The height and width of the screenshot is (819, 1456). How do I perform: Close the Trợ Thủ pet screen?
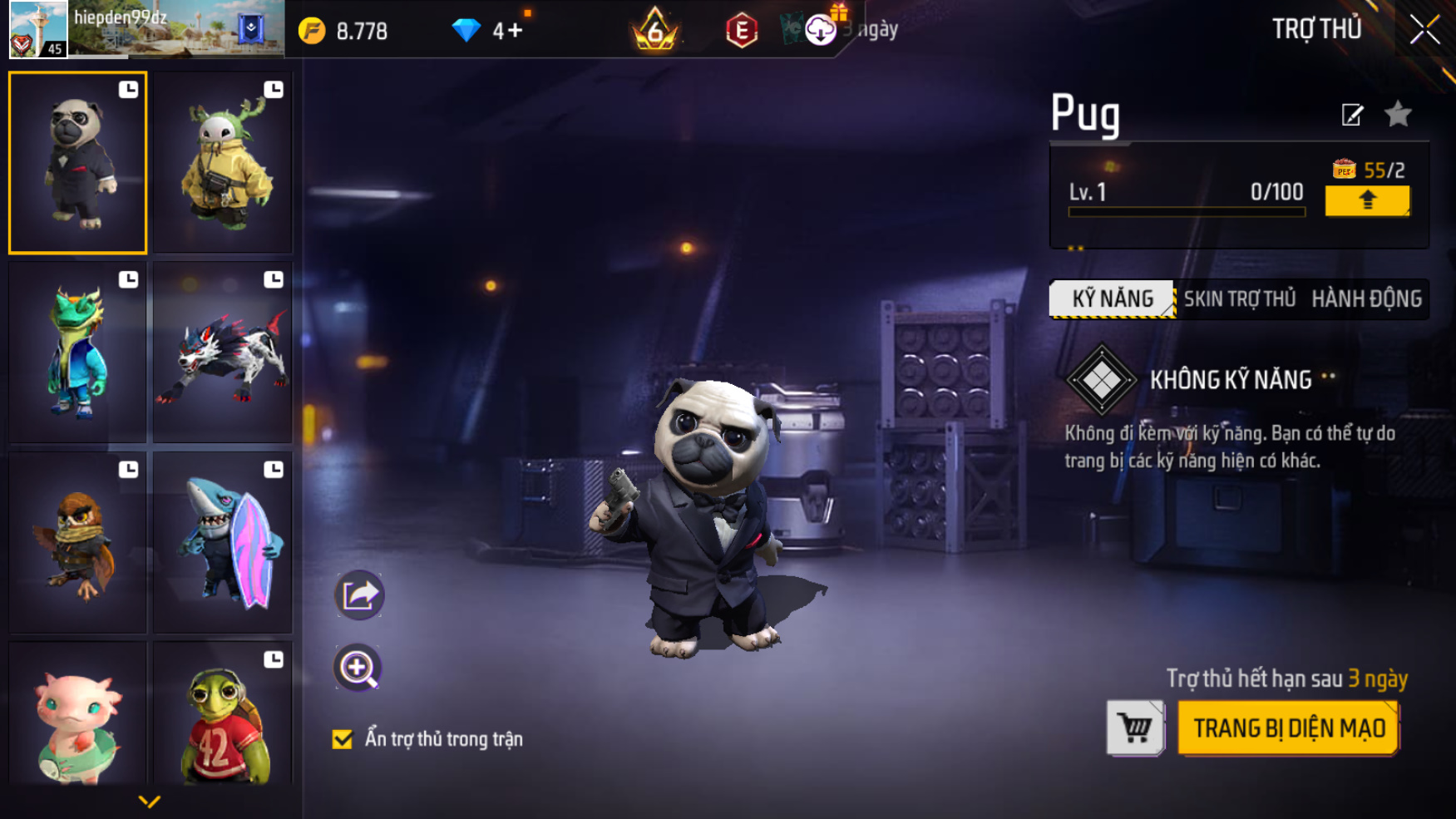[1424, 30]
